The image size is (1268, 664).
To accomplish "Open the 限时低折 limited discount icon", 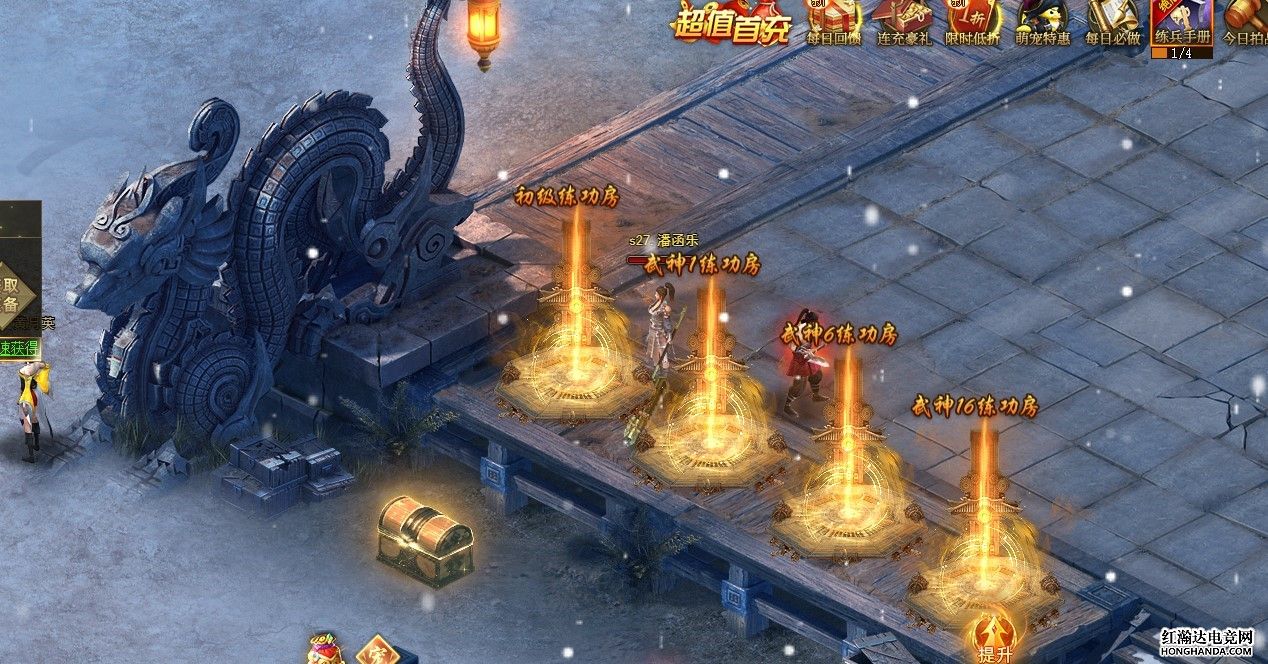I will 973,20.
